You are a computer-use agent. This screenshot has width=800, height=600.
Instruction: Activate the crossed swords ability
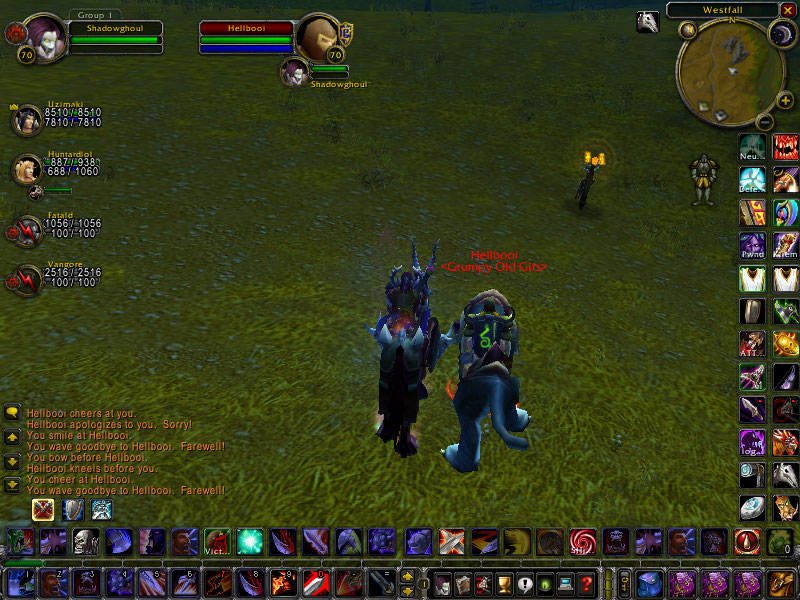pyautogui.click(x=452, y=542)
